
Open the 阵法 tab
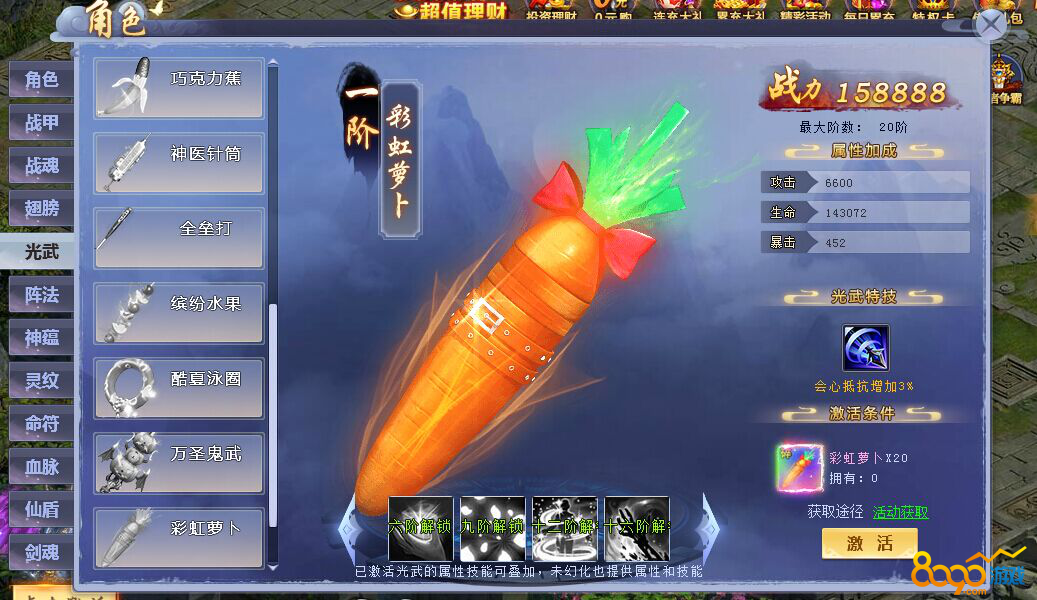41,295
